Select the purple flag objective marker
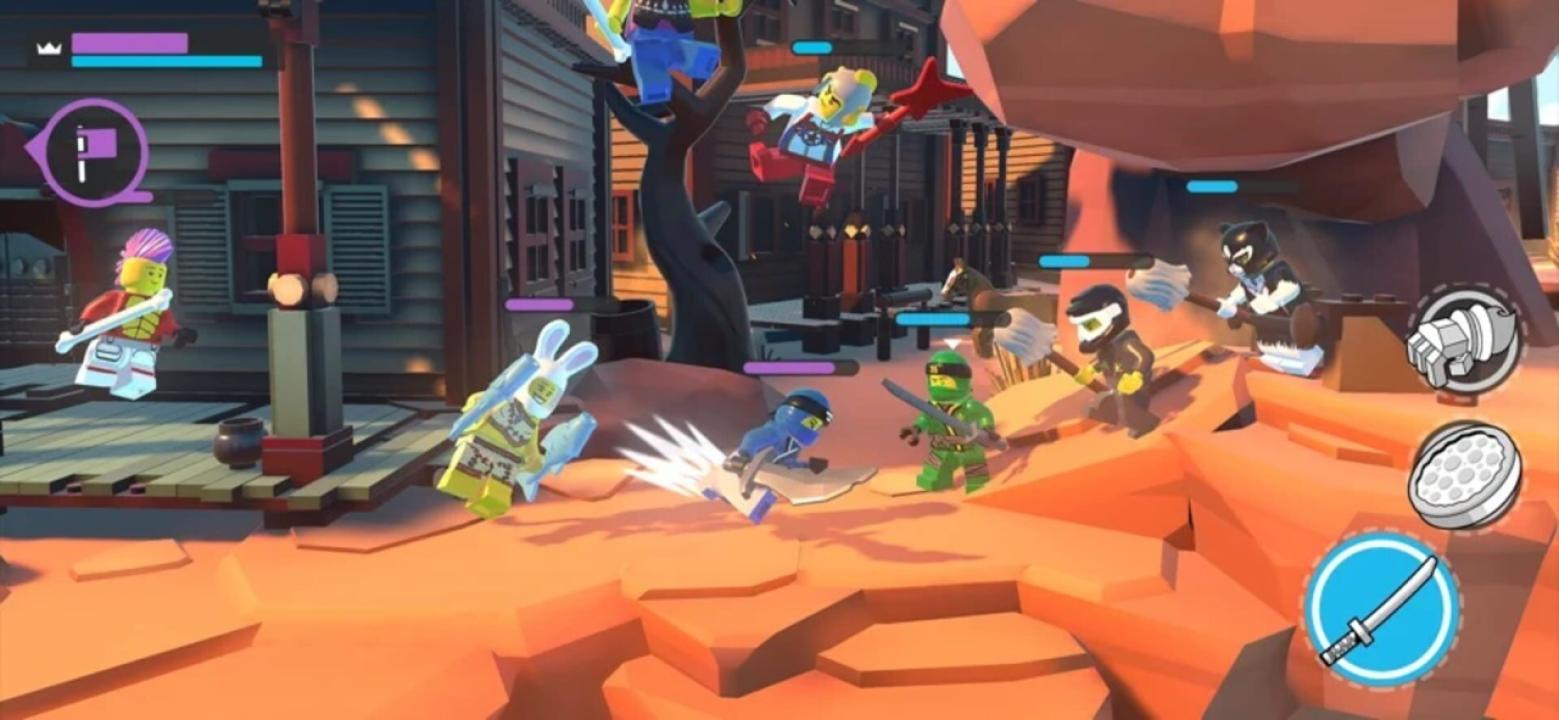1559x720 pixels. pos(95,153)
